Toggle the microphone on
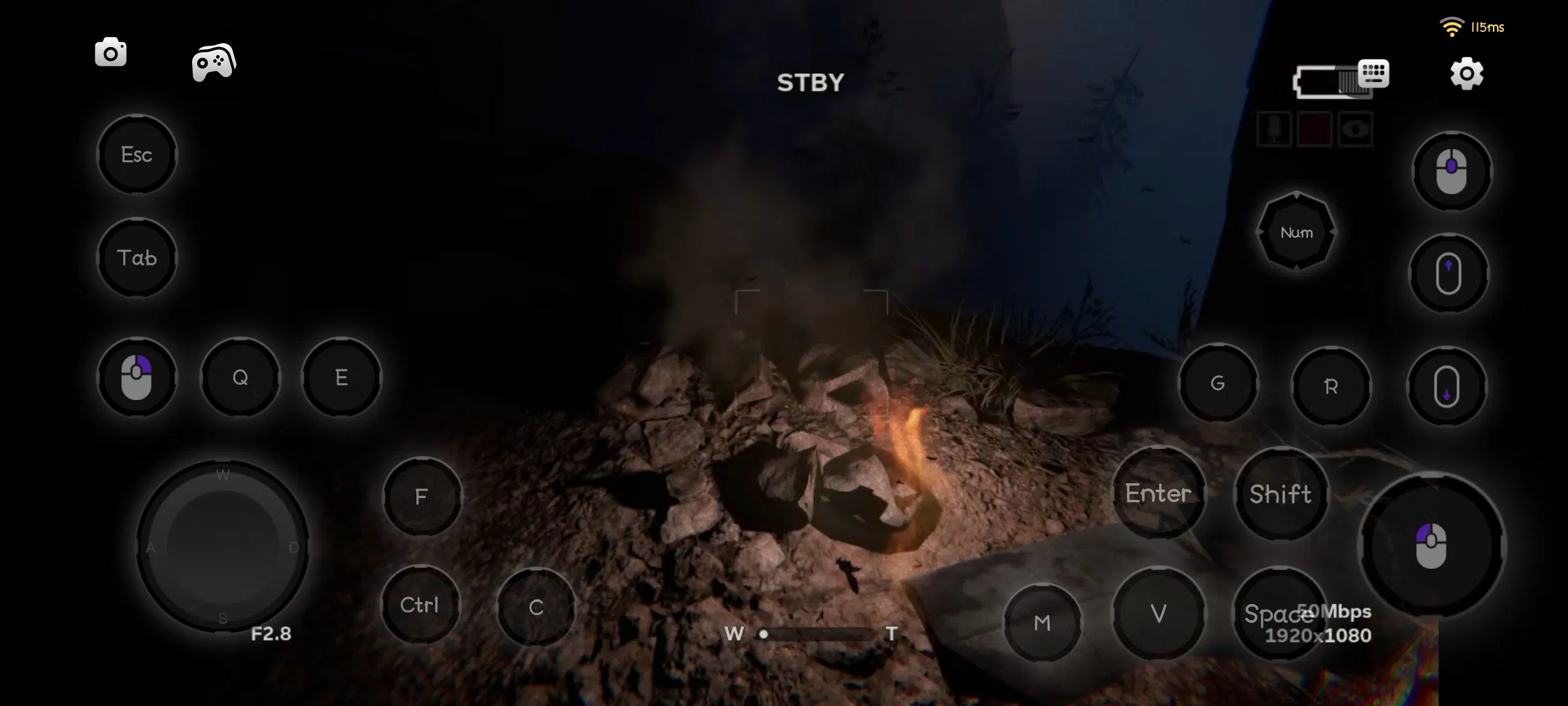 [1275, 129]
